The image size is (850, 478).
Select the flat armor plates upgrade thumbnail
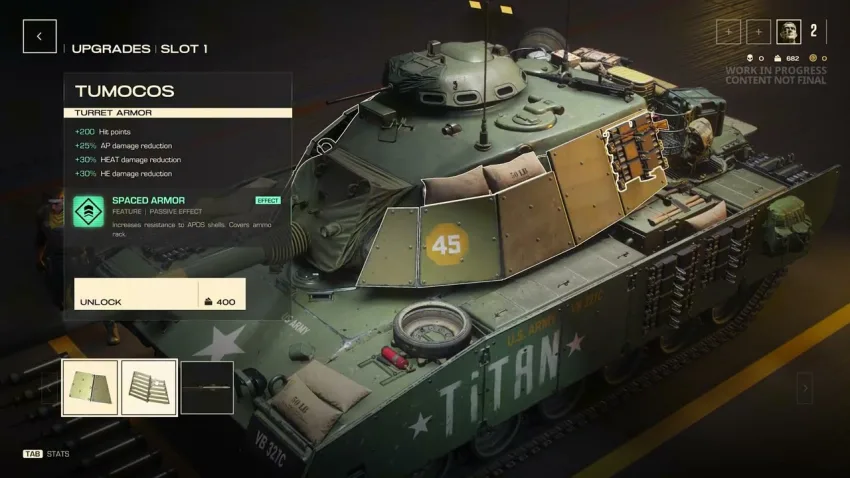tap(90, 388)
